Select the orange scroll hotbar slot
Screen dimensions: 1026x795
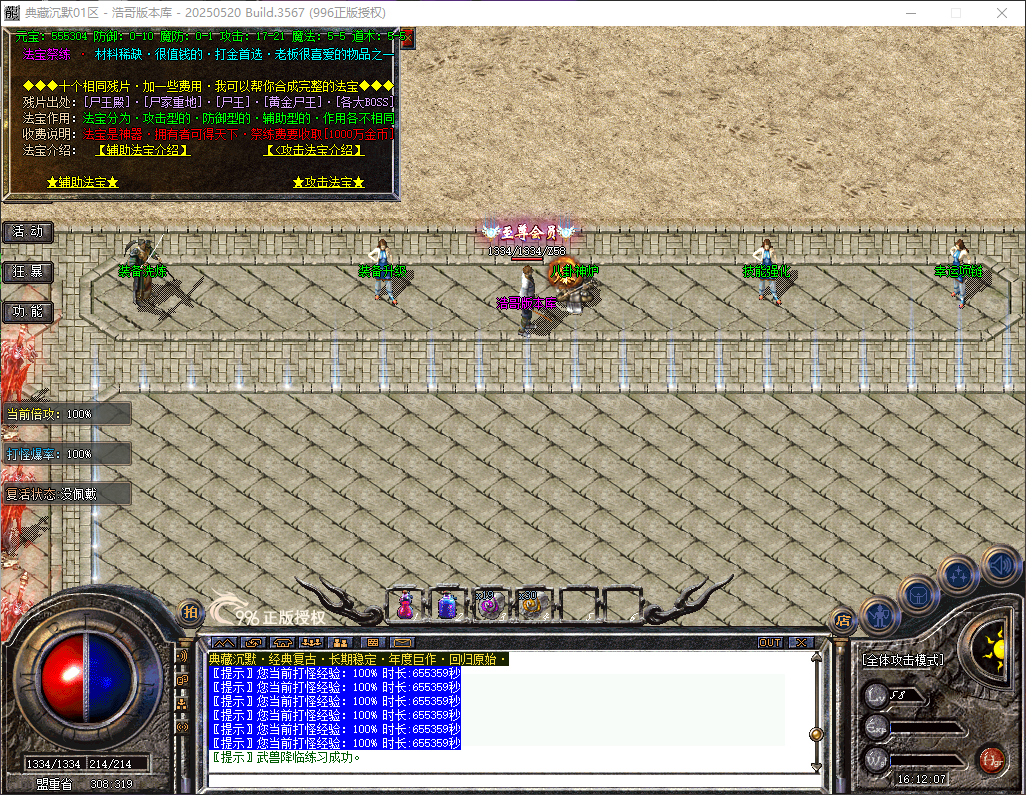pos(529,604)
